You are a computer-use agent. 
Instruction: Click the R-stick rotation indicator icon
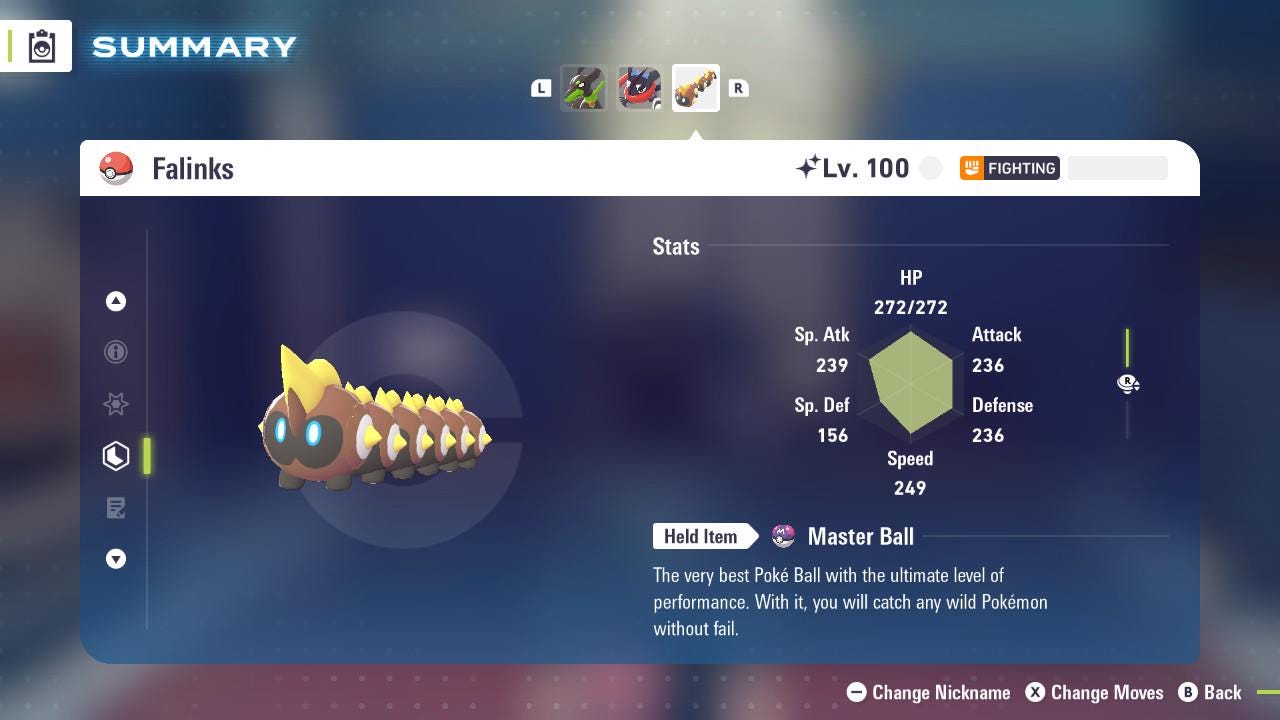(x=1128, y=383)
